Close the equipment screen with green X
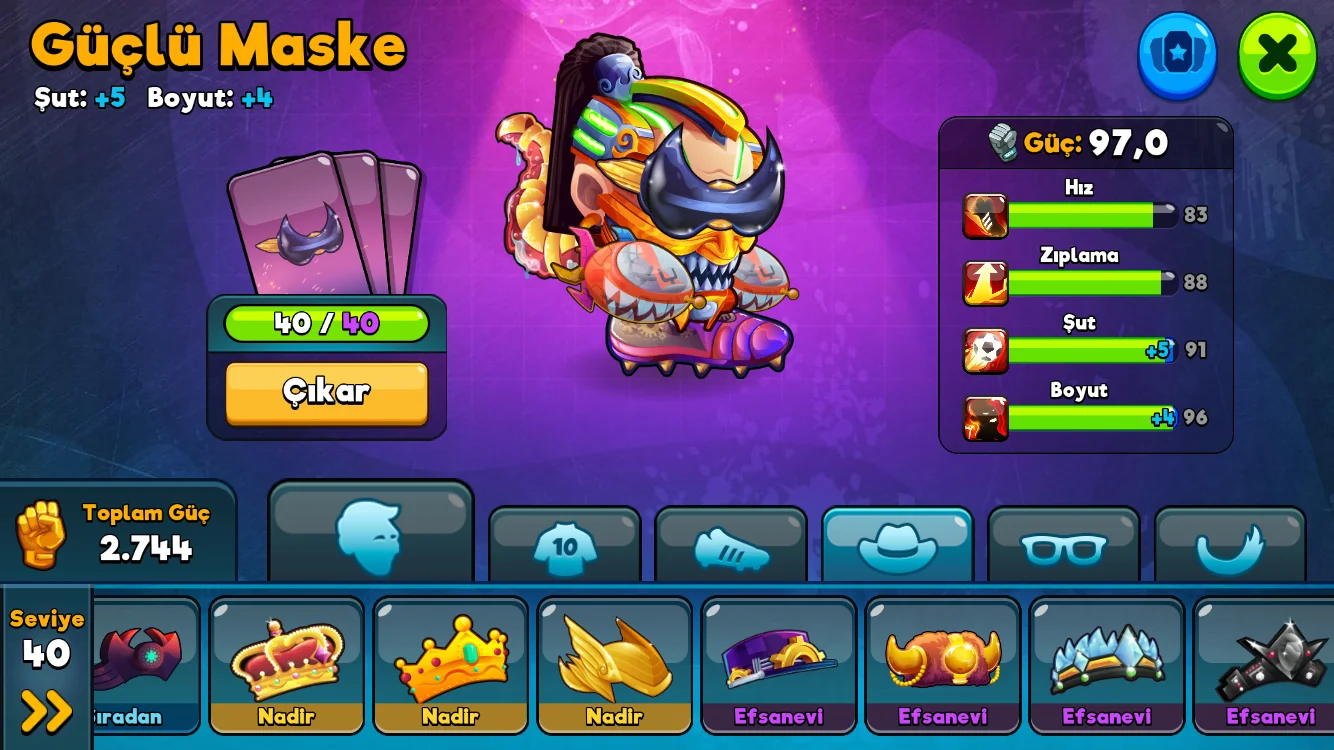The image size is (1334, 750). 1277,55
